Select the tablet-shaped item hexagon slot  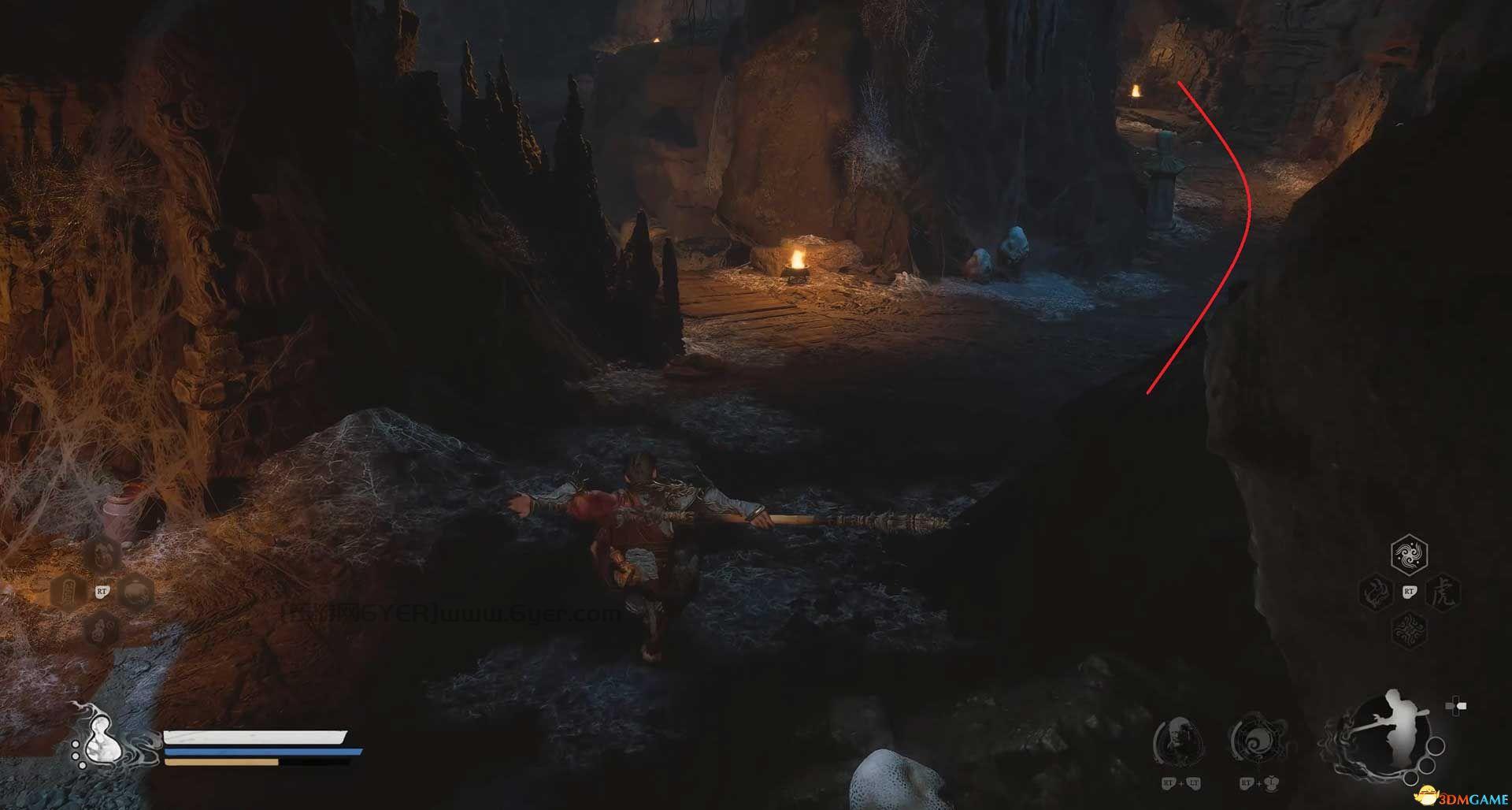tap(68, 591)
